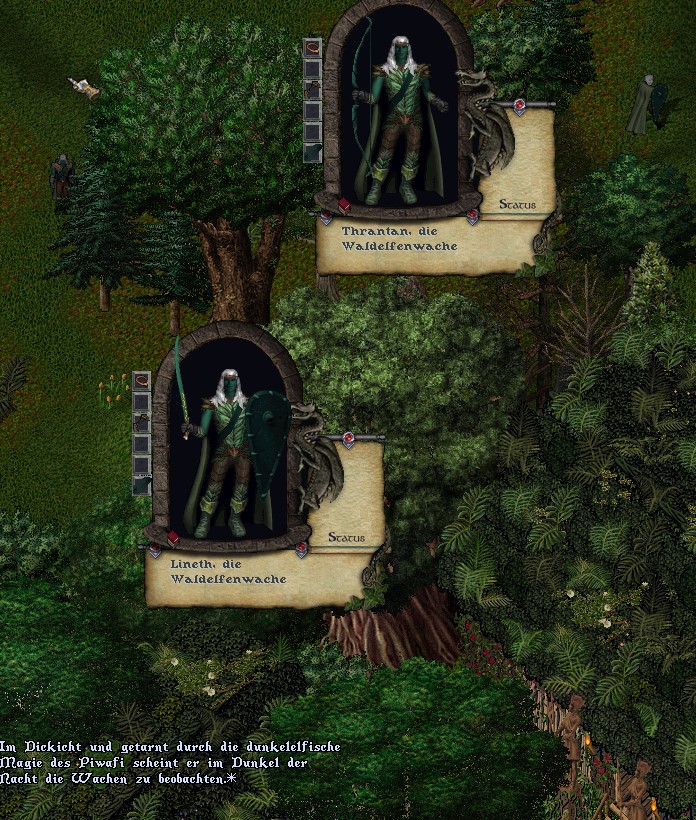This screenshot has width=696, height=820.
Task: Select the green cloak slot on Thrantan's paperdoll
Action: 312,153
